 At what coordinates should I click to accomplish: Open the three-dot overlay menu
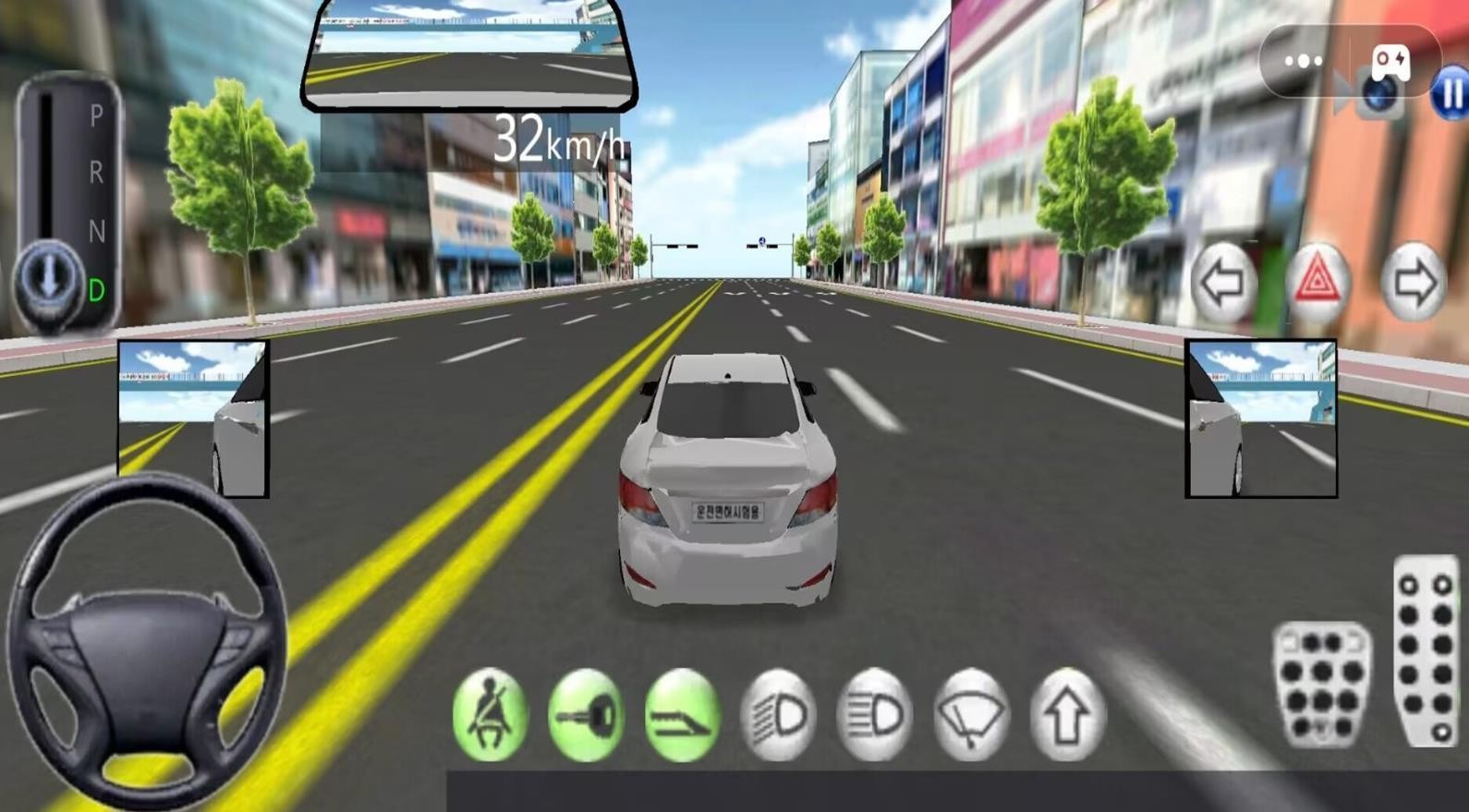pyautogui.click(x=1303, y=61)
